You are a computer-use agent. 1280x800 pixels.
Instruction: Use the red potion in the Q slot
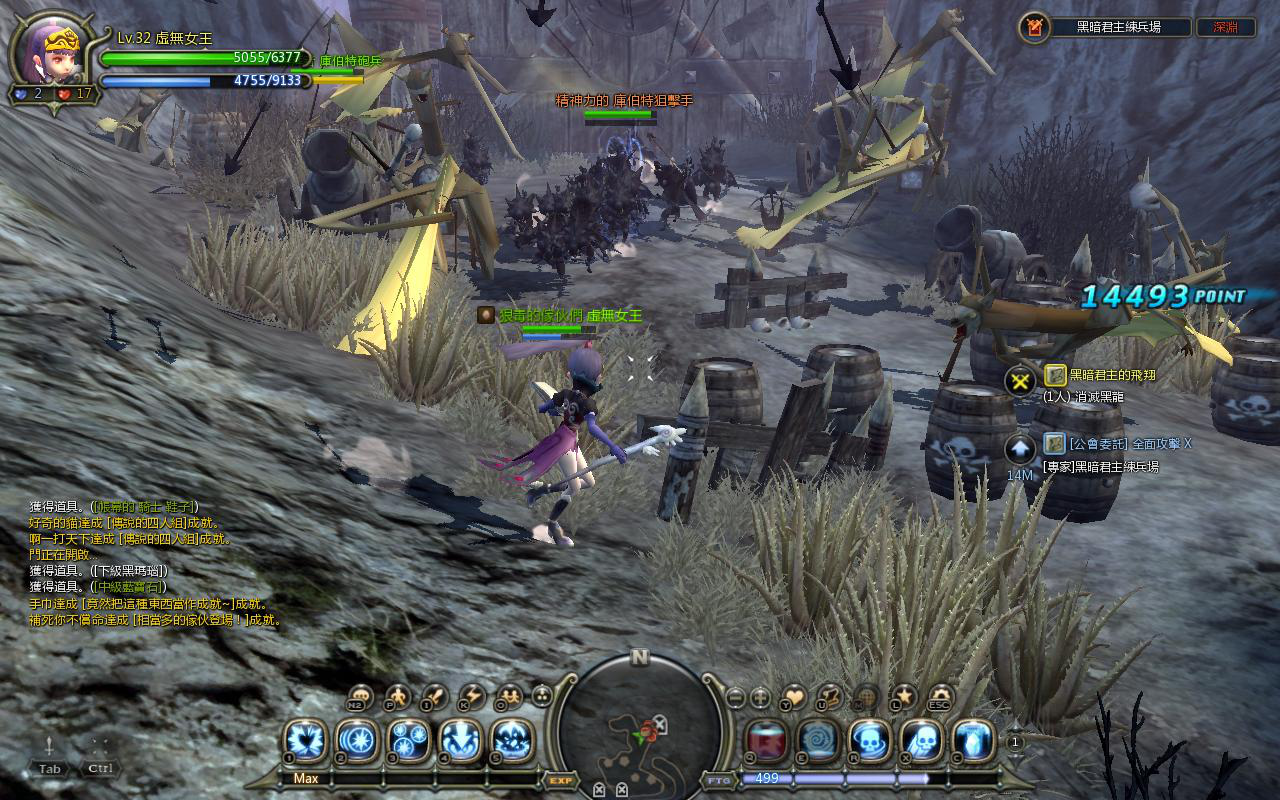[766, 741]
